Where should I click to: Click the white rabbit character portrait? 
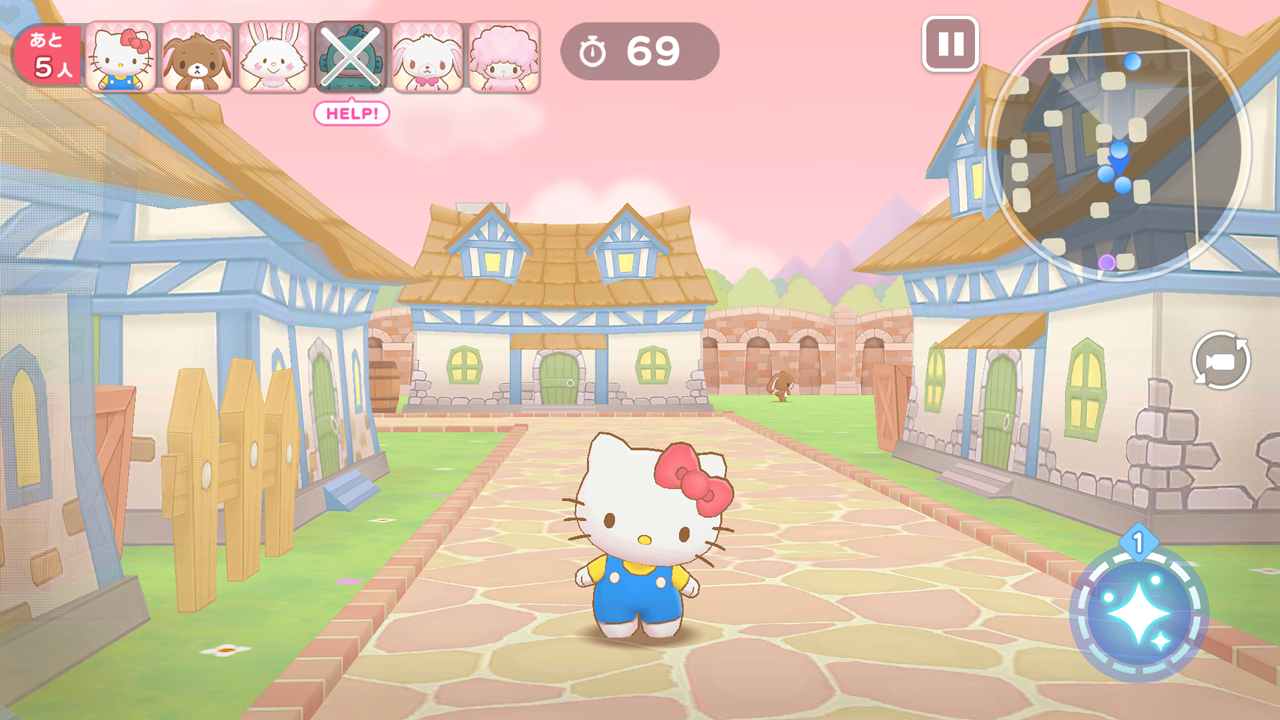click(x=274, y=55)
